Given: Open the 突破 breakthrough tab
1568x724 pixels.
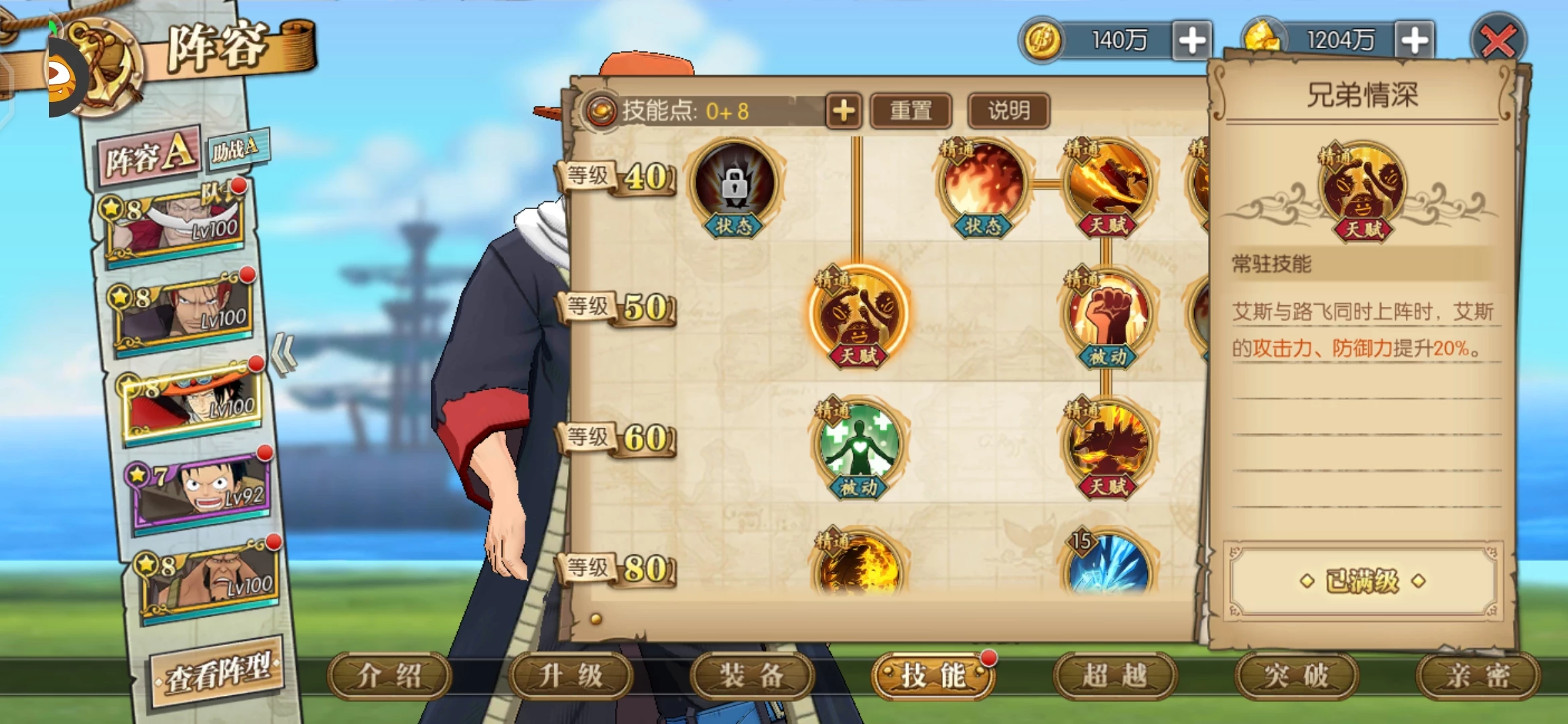Looking at the screenshot, I should pyautogui.click(x=1297, y=676).
